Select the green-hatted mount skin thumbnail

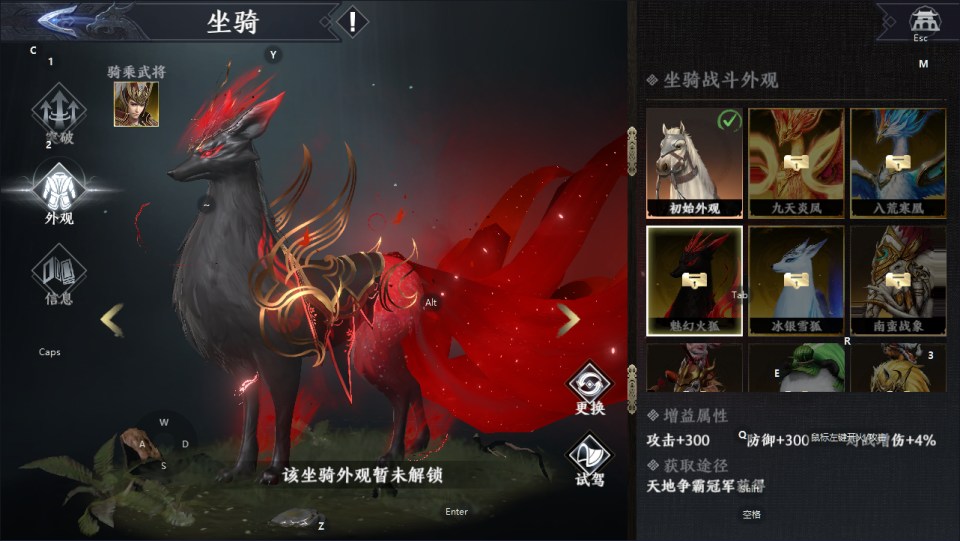tap(796, 368)
